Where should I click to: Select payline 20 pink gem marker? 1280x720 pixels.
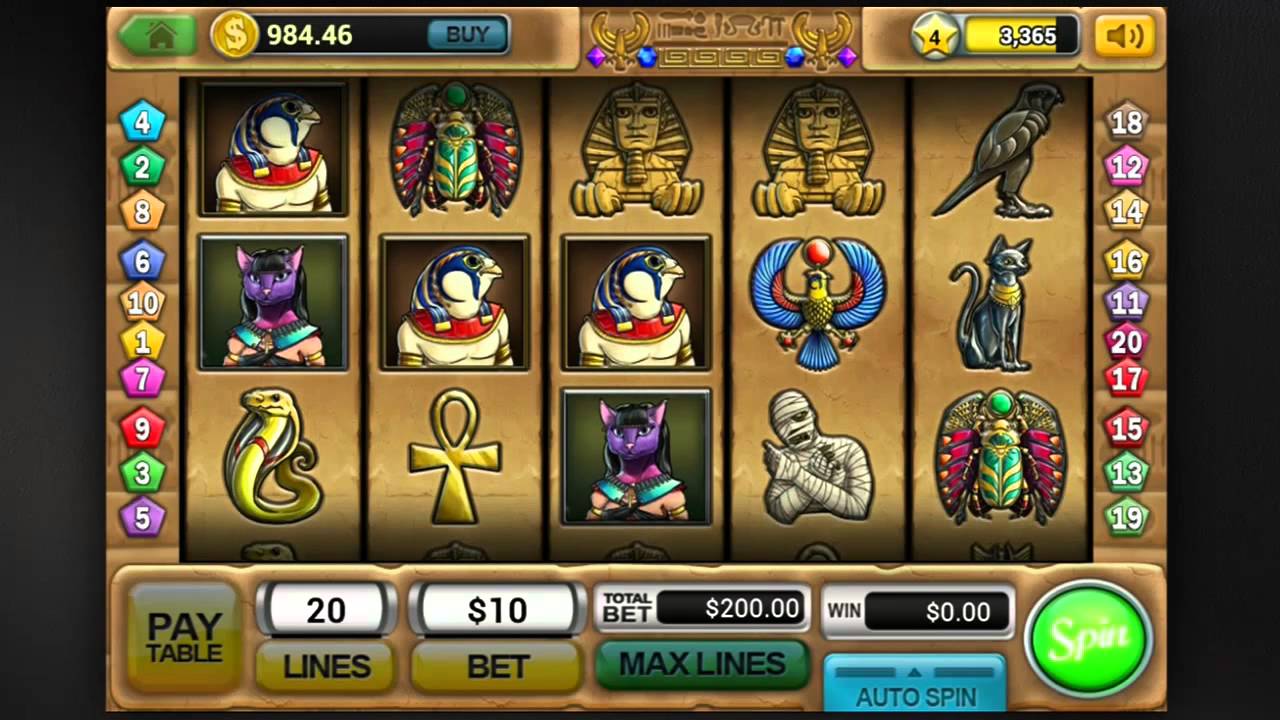(x=1126, y=342)
